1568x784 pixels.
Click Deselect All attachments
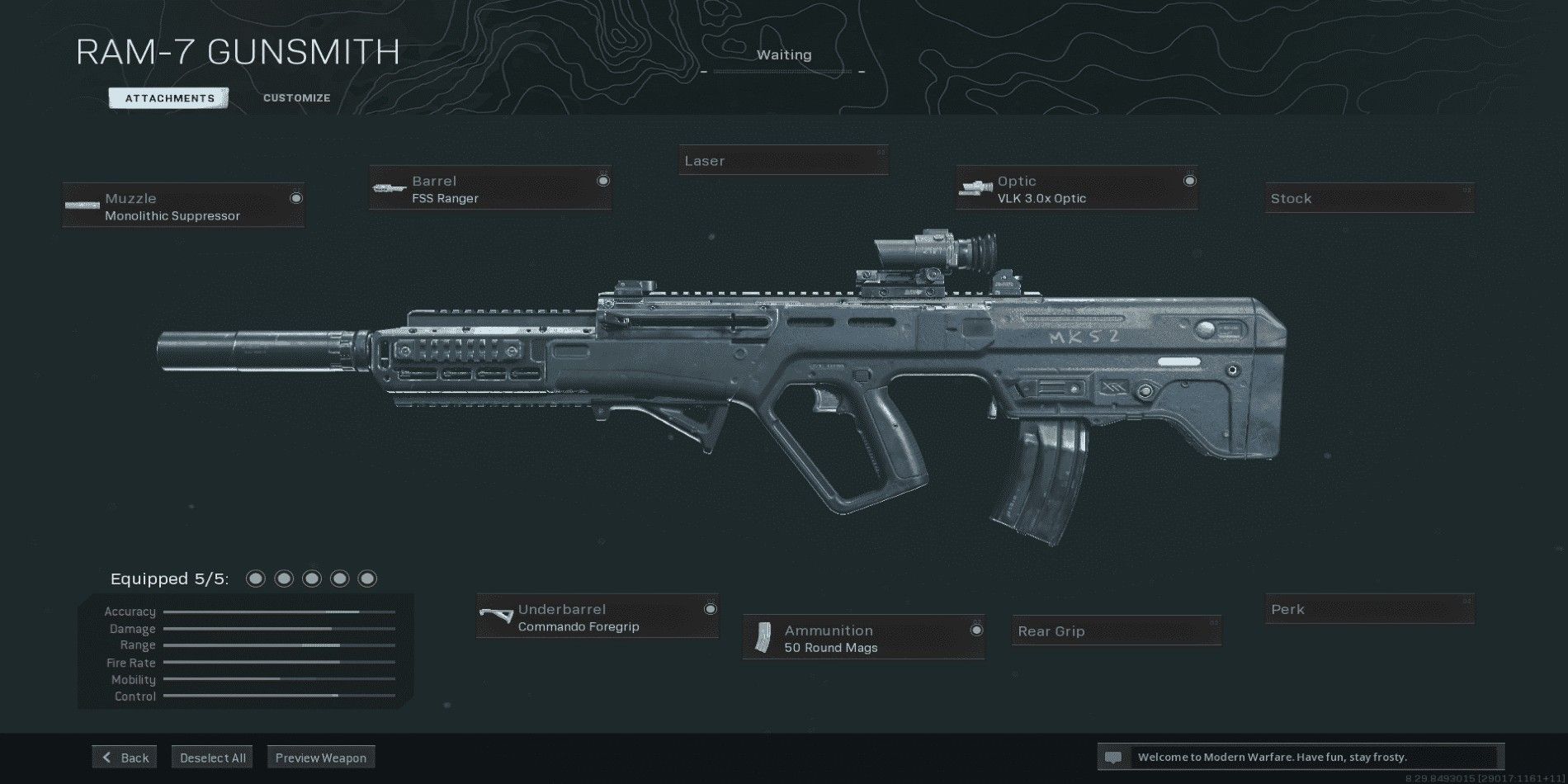pyautogui.click(x=212, y=758)
